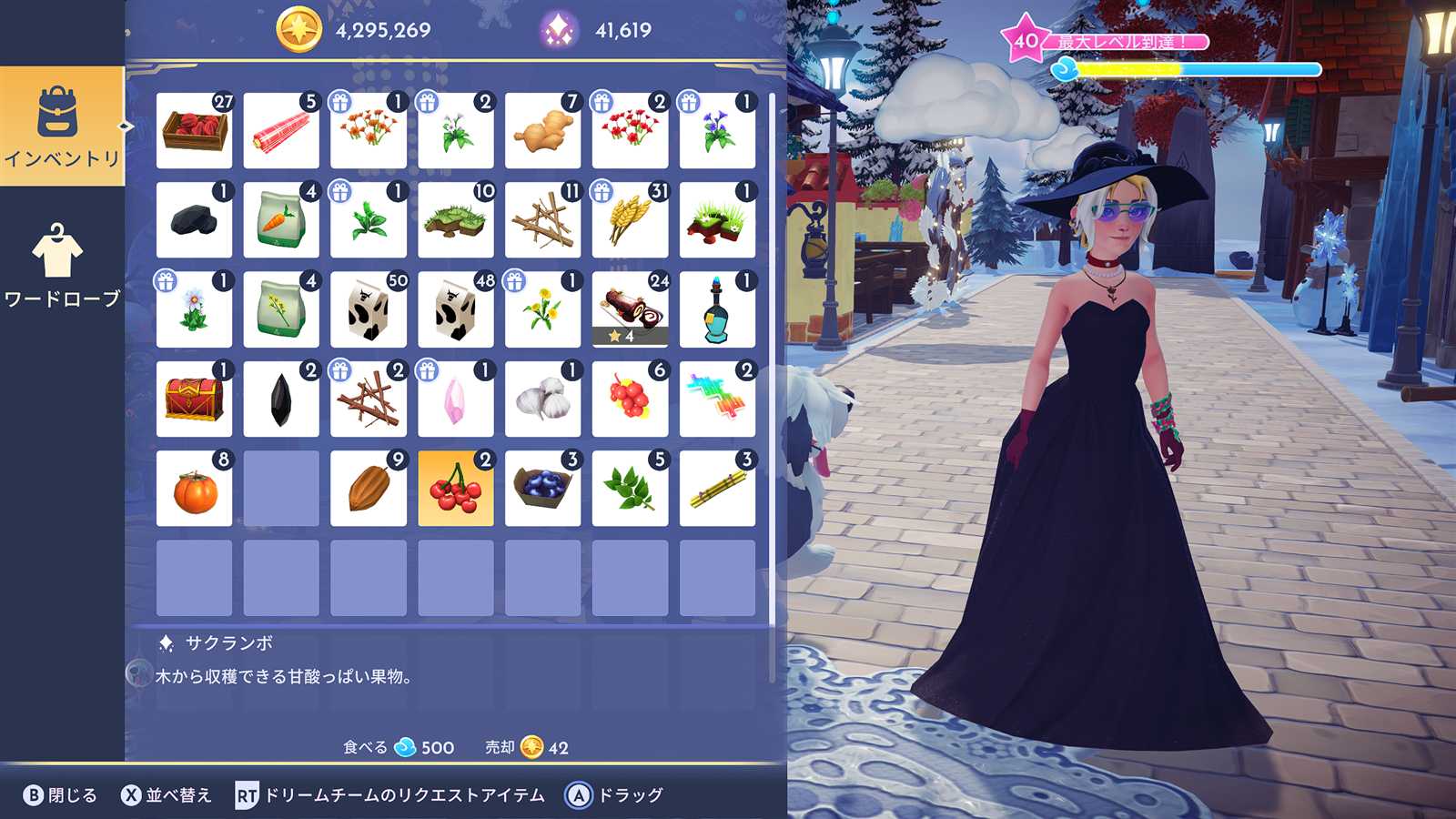The height and width of the screenshot is (819, 1456).
Task: Select the coal item slot
Action: pyautogui.click(x=194, y=220)
